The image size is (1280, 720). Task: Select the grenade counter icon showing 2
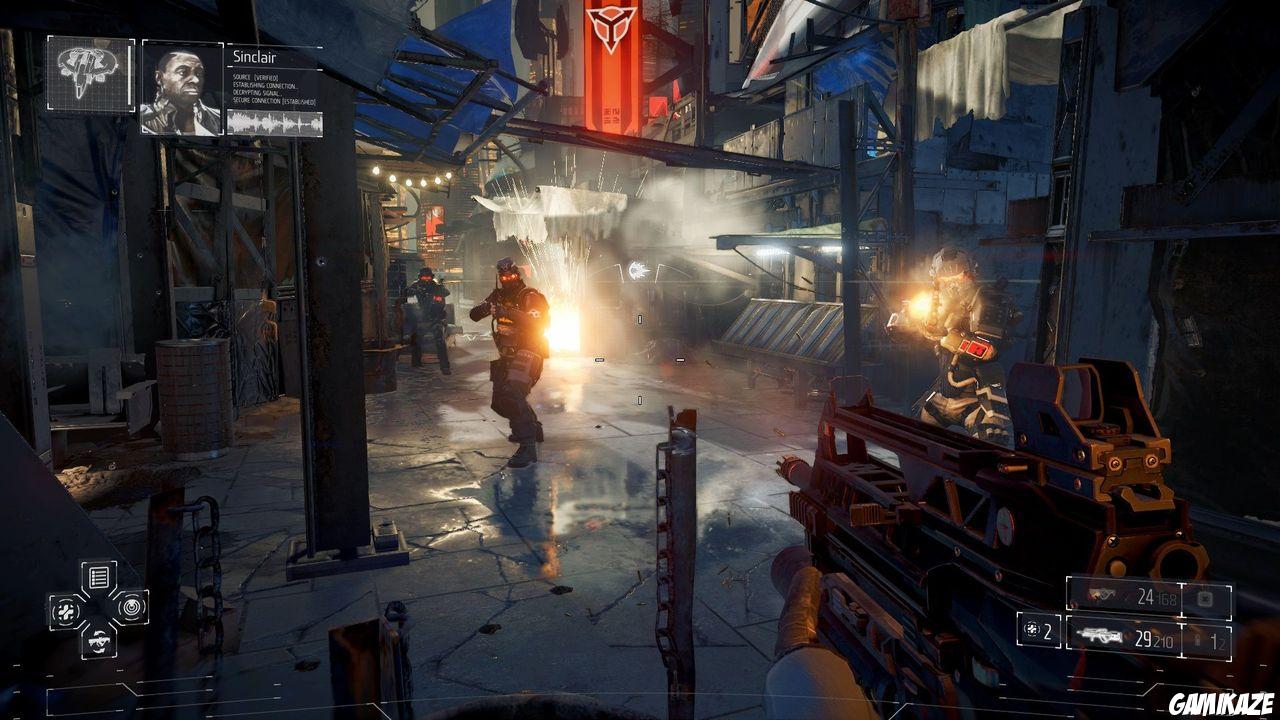pyautogui.click(x=1031, y=630)
